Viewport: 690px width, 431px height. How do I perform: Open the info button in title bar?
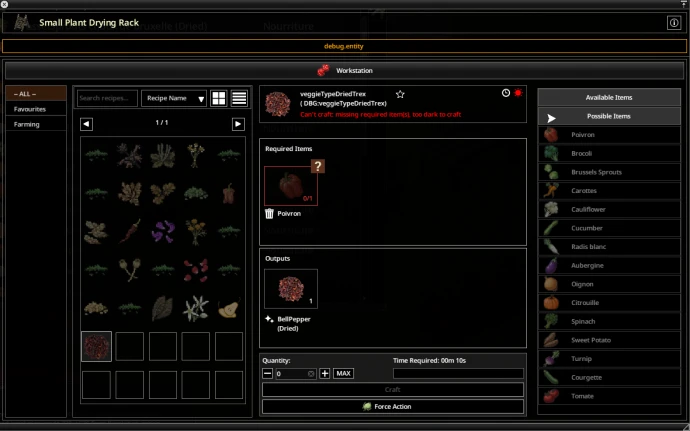point(673,23)
